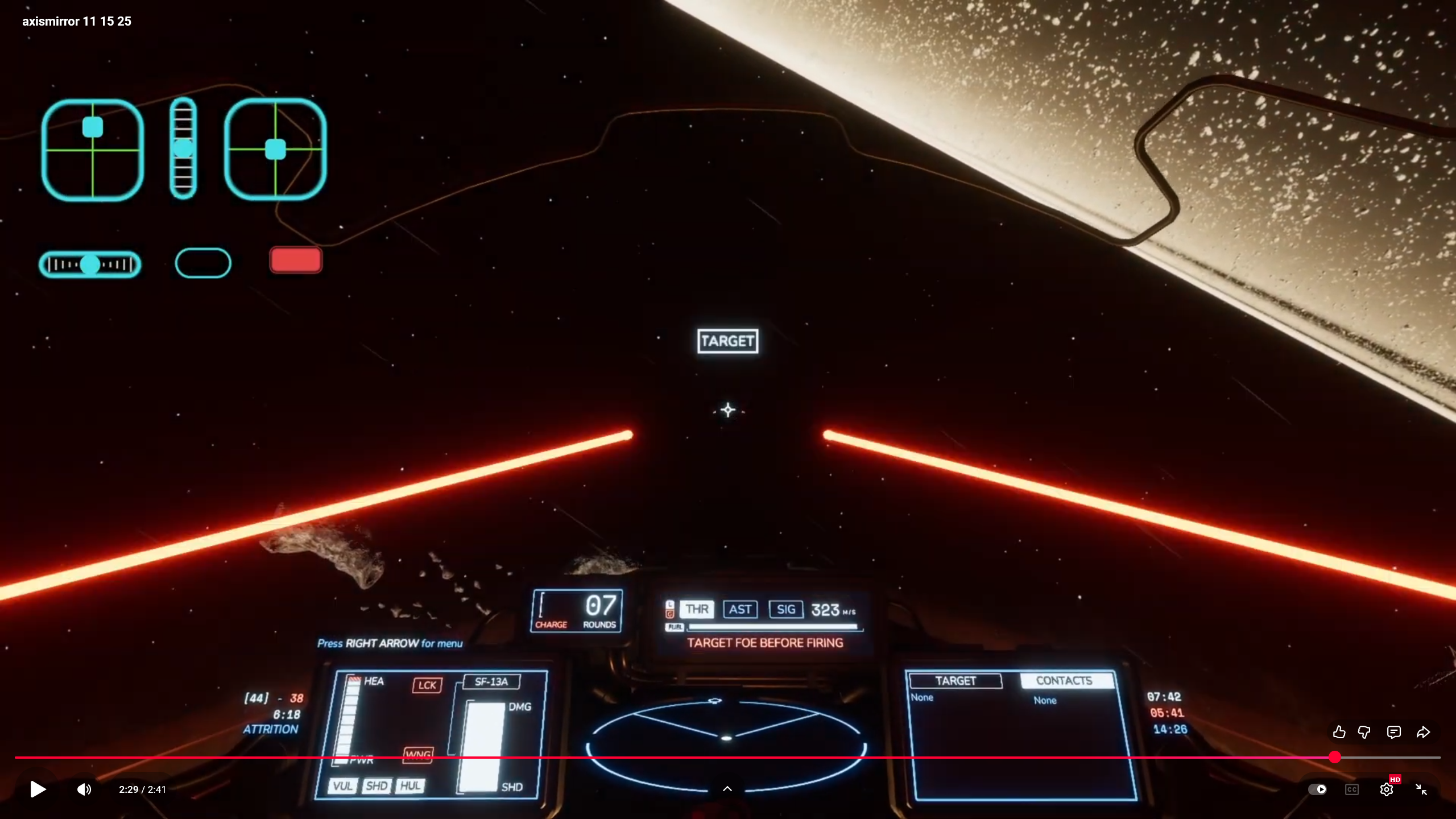Select the VUL status button
The image size is (1456, 819).
point(342,786)
